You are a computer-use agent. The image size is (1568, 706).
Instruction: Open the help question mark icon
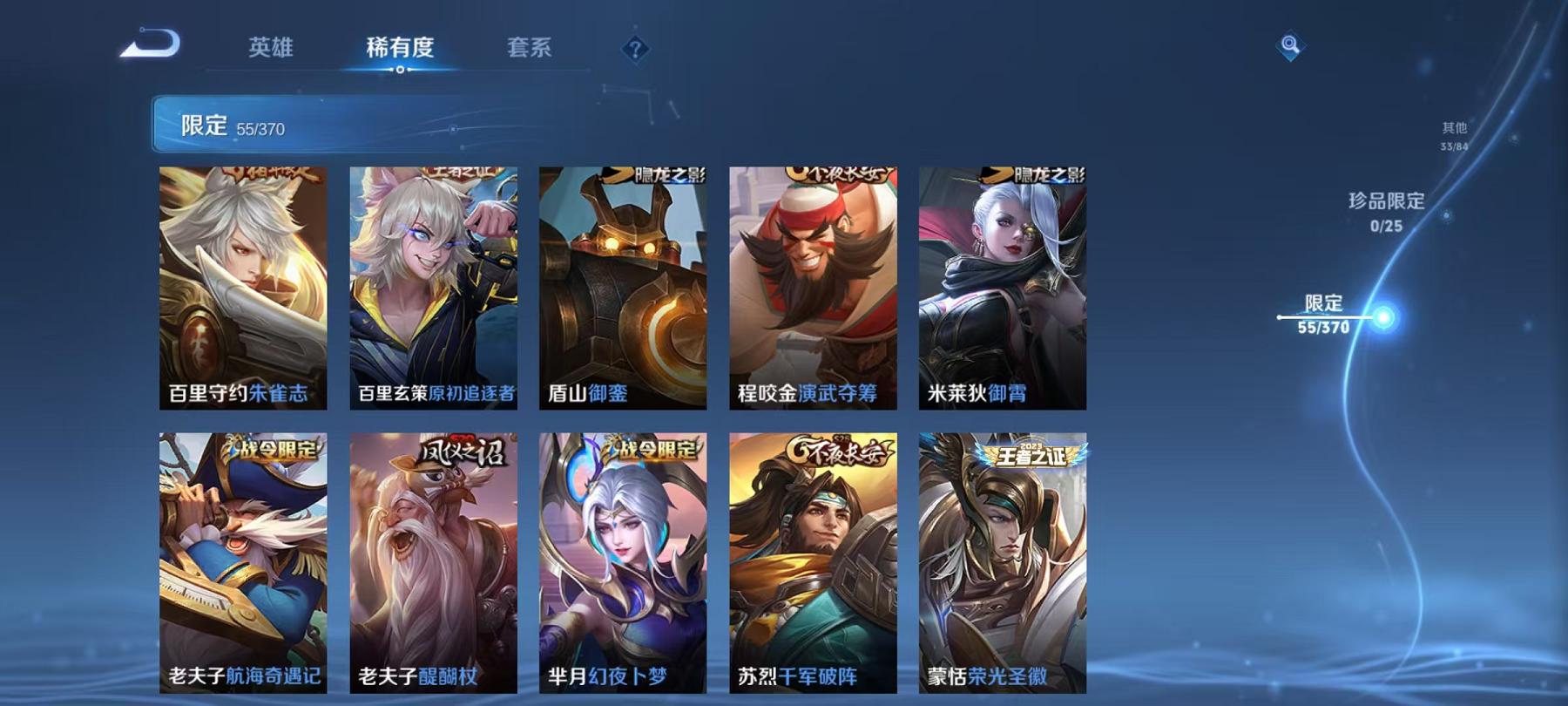[635, 48]
